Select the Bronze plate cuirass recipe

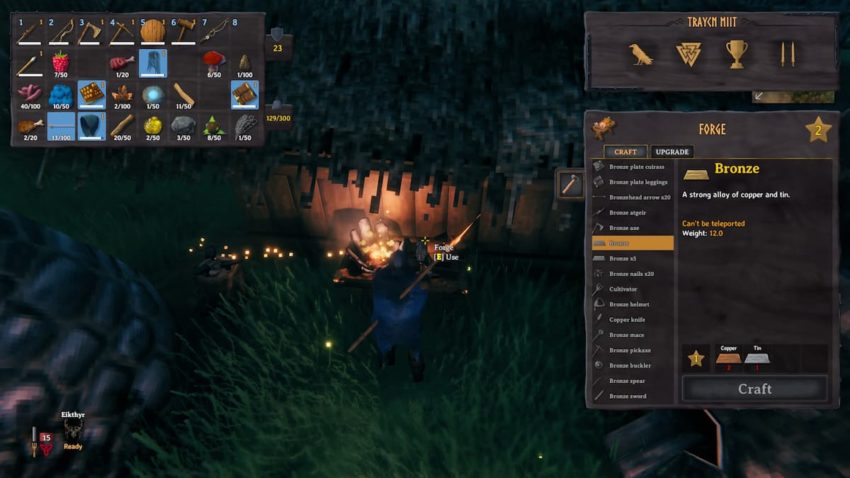point(632,167)
